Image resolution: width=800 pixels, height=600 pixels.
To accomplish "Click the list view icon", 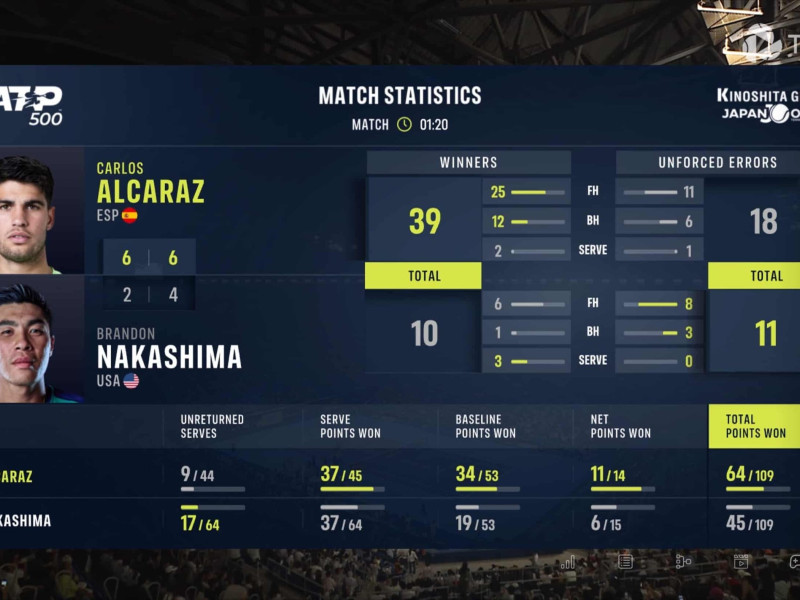I will [625, 561].
